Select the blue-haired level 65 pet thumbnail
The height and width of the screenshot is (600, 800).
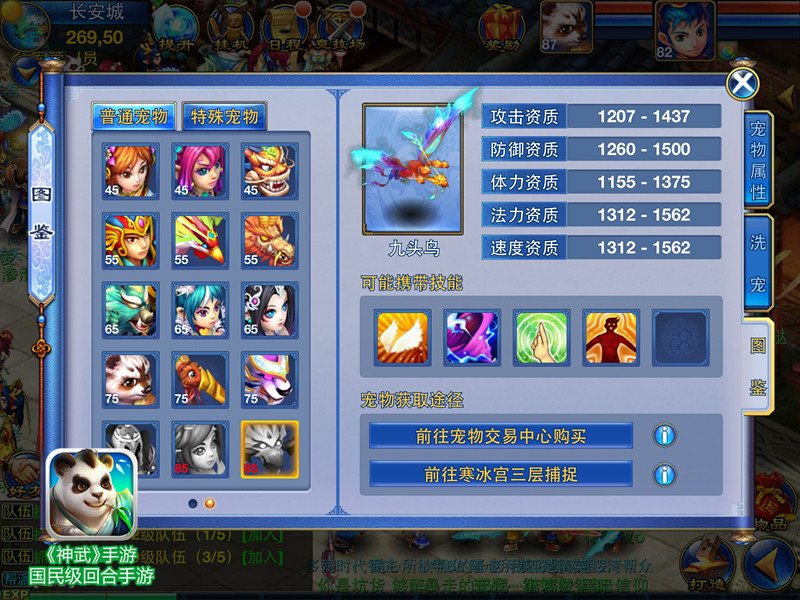coord(200,310)
